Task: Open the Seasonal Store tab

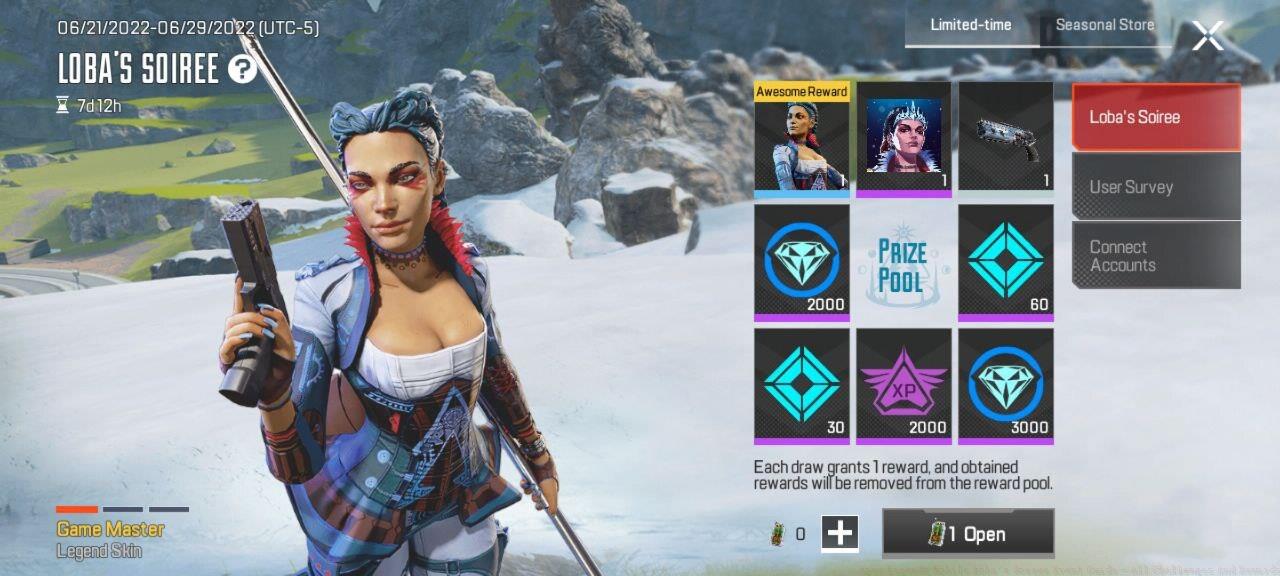Action: tap(1104, 25)
